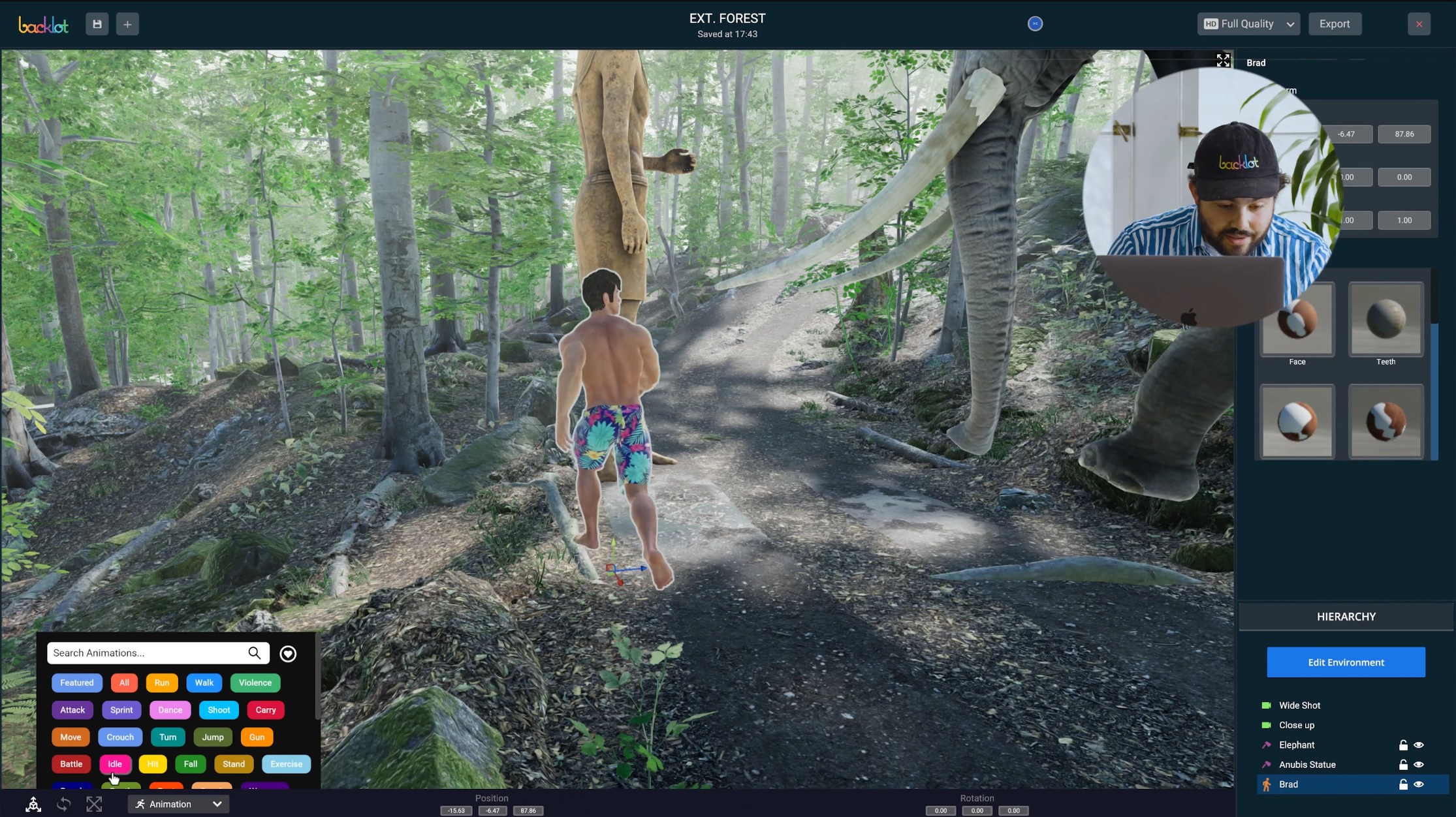Open the Full Quality dropdown

click(x=1248, y=24)
